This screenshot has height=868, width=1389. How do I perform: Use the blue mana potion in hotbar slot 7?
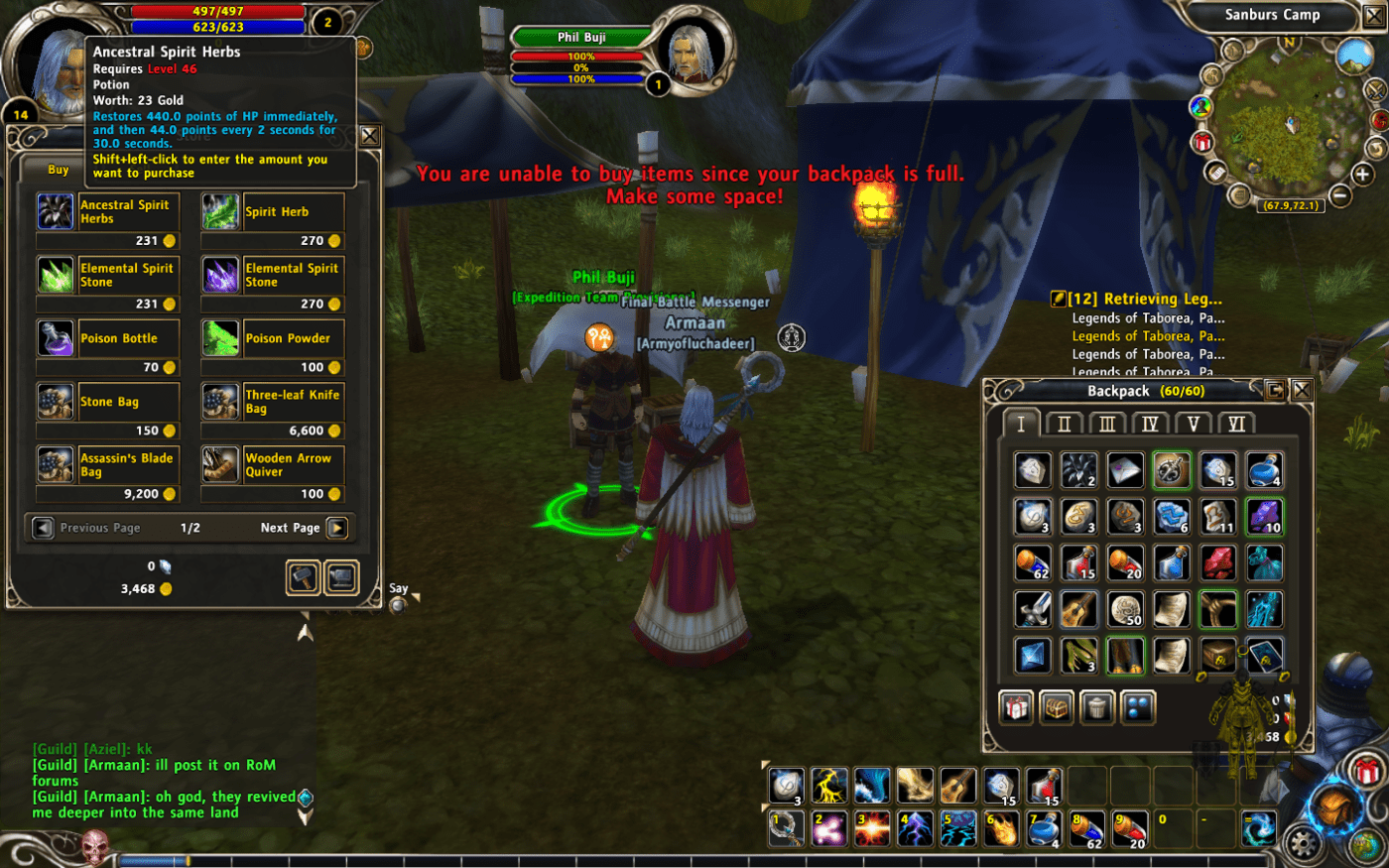click(1044, 828)
